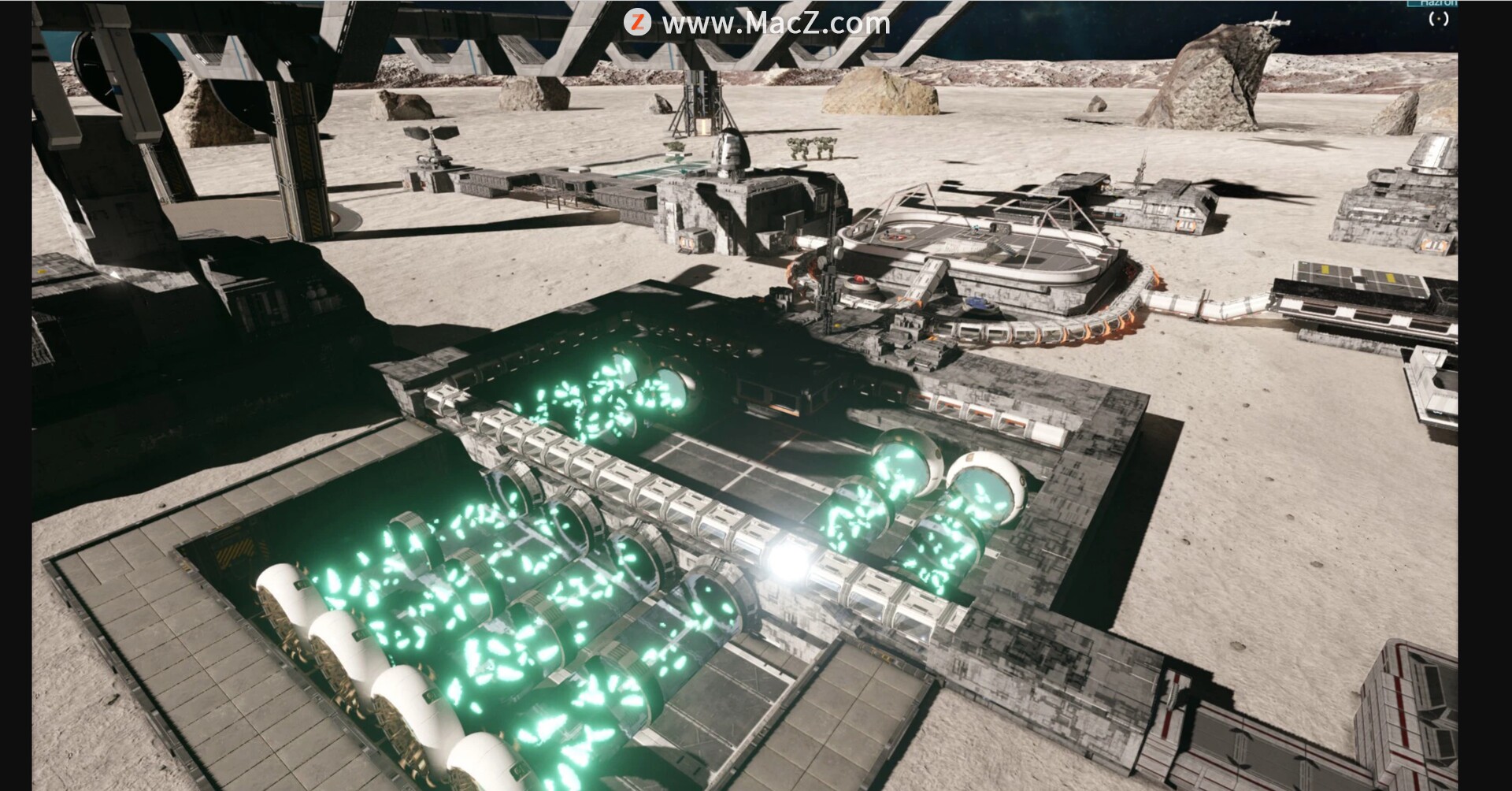The height and width of the screenshot is (791, 1512).
Task: Click the Hazron name label
Action: click(1438, 3)
